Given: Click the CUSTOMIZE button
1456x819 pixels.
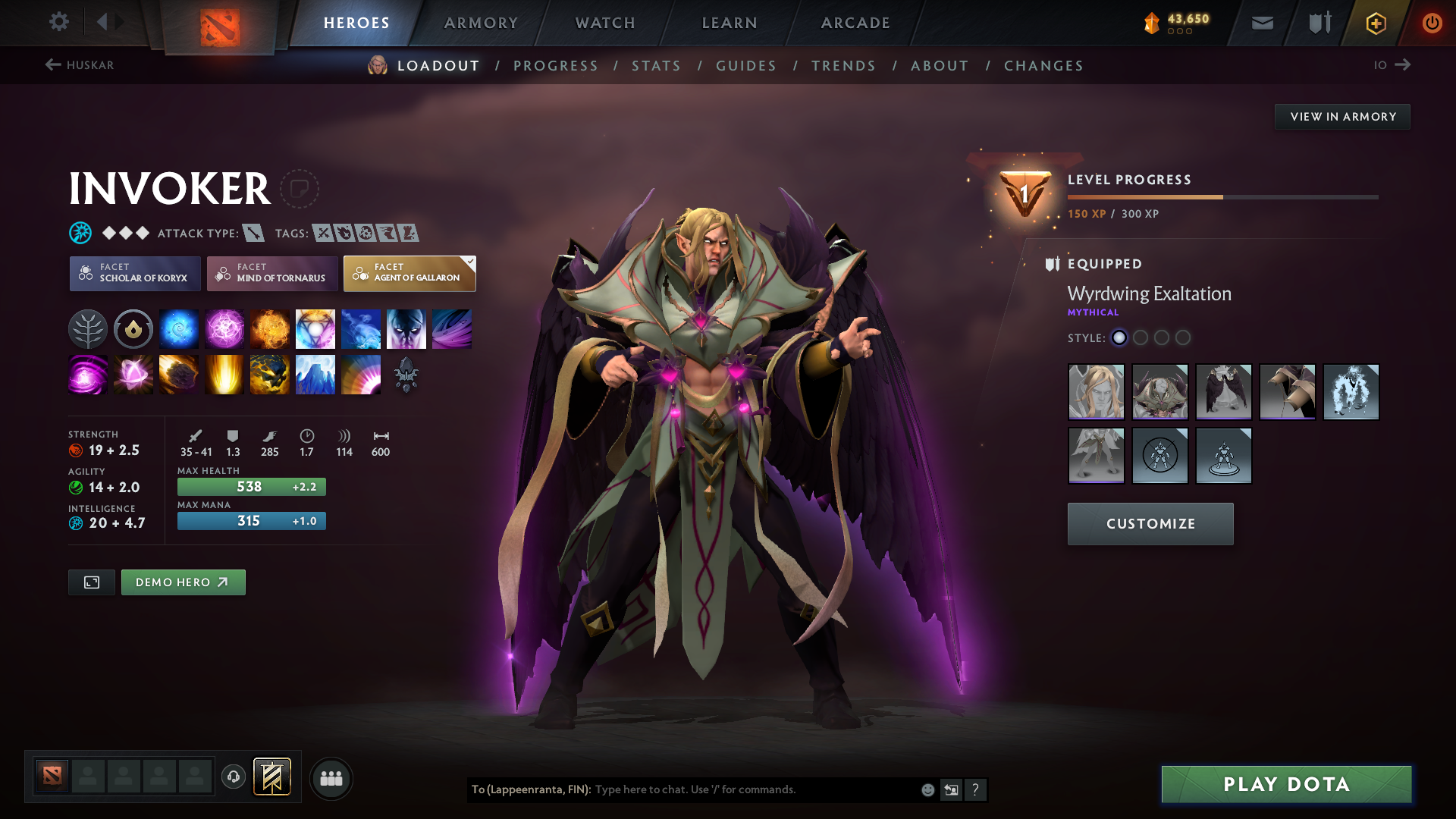Looking at the screenshot, I should pyautogui.click(x=1150, y=523).
